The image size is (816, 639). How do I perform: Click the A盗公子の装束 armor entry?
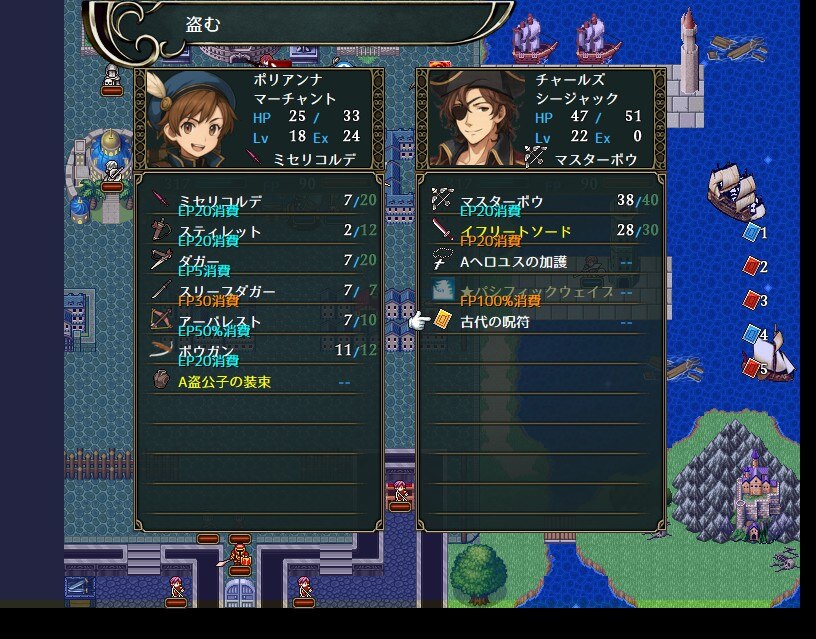(x=258, y=382)
